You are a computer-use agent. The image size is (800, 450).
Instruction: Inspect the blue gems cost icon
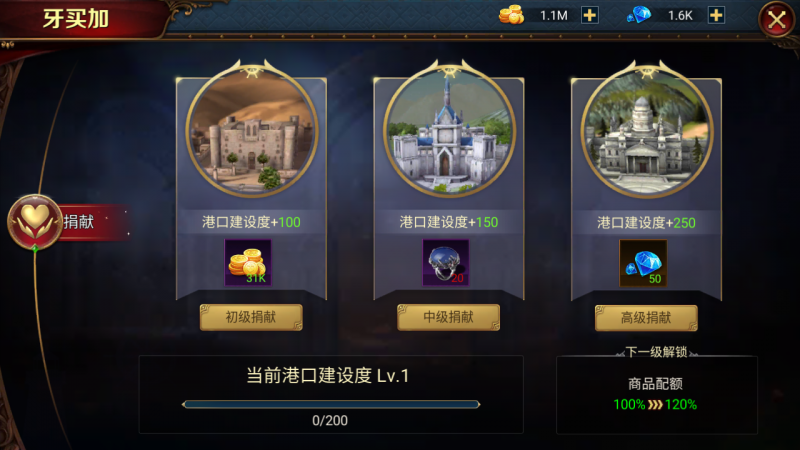coord(643,263)
